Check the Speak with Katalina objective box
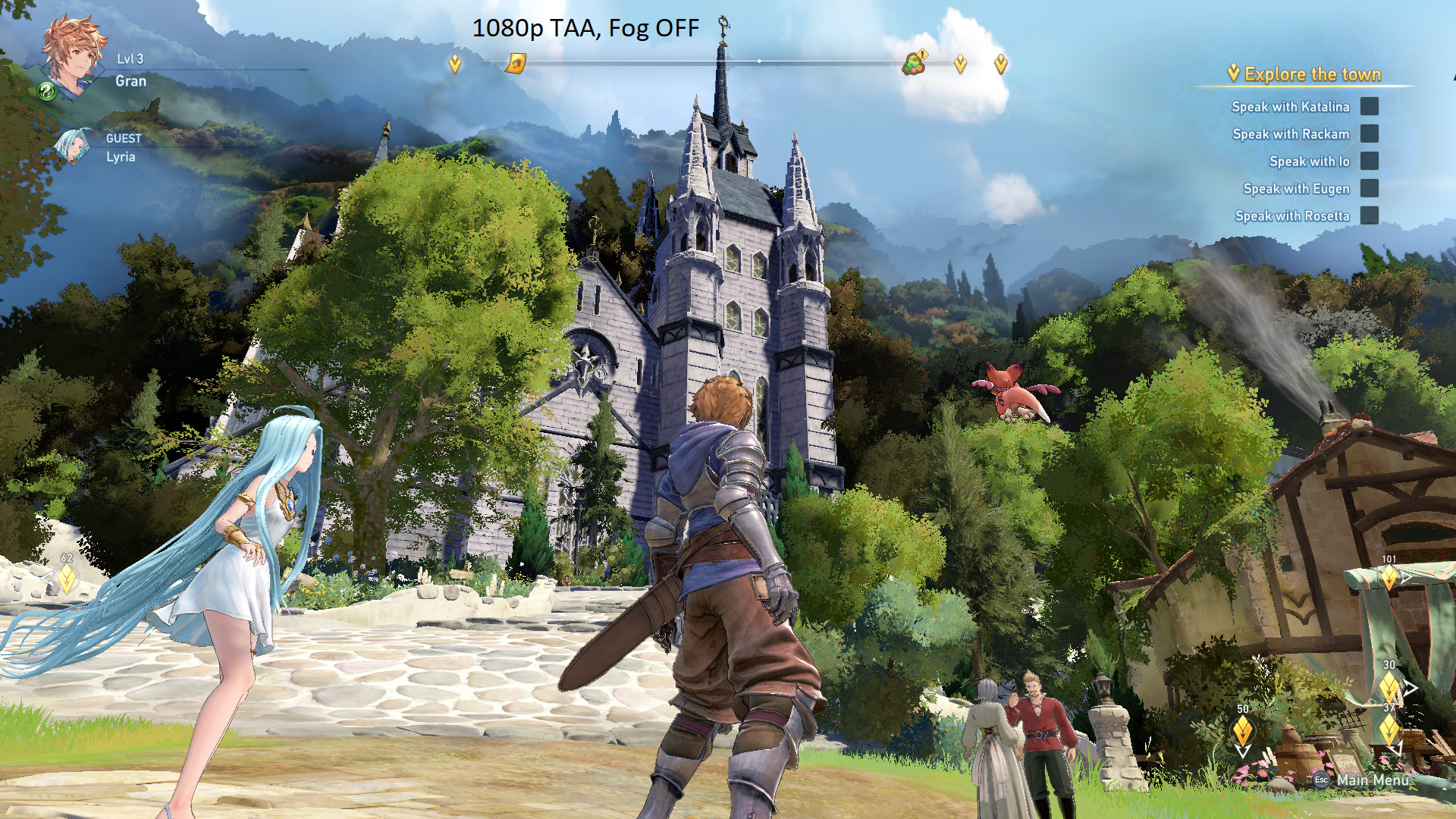 click(x=1369, y=107)
